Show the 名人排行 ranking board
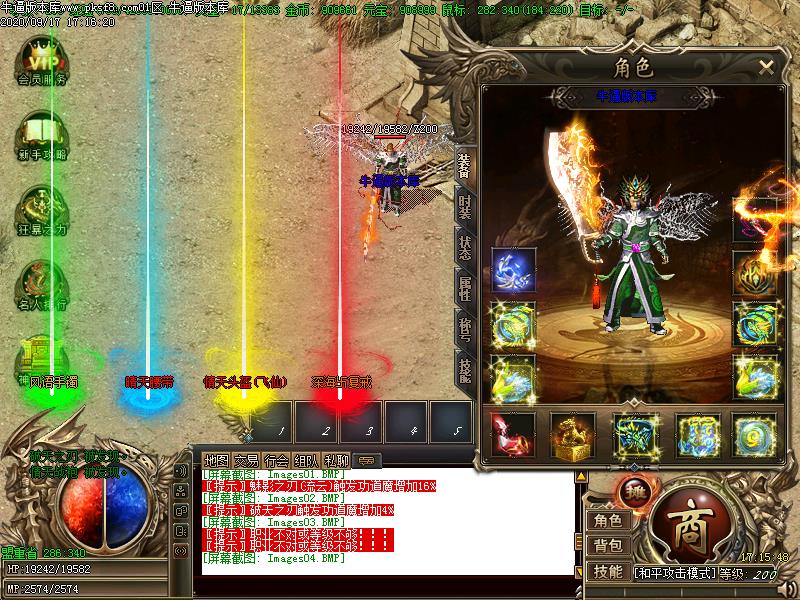This screenshot has height=600, width=800. click(x=42, y=283)
